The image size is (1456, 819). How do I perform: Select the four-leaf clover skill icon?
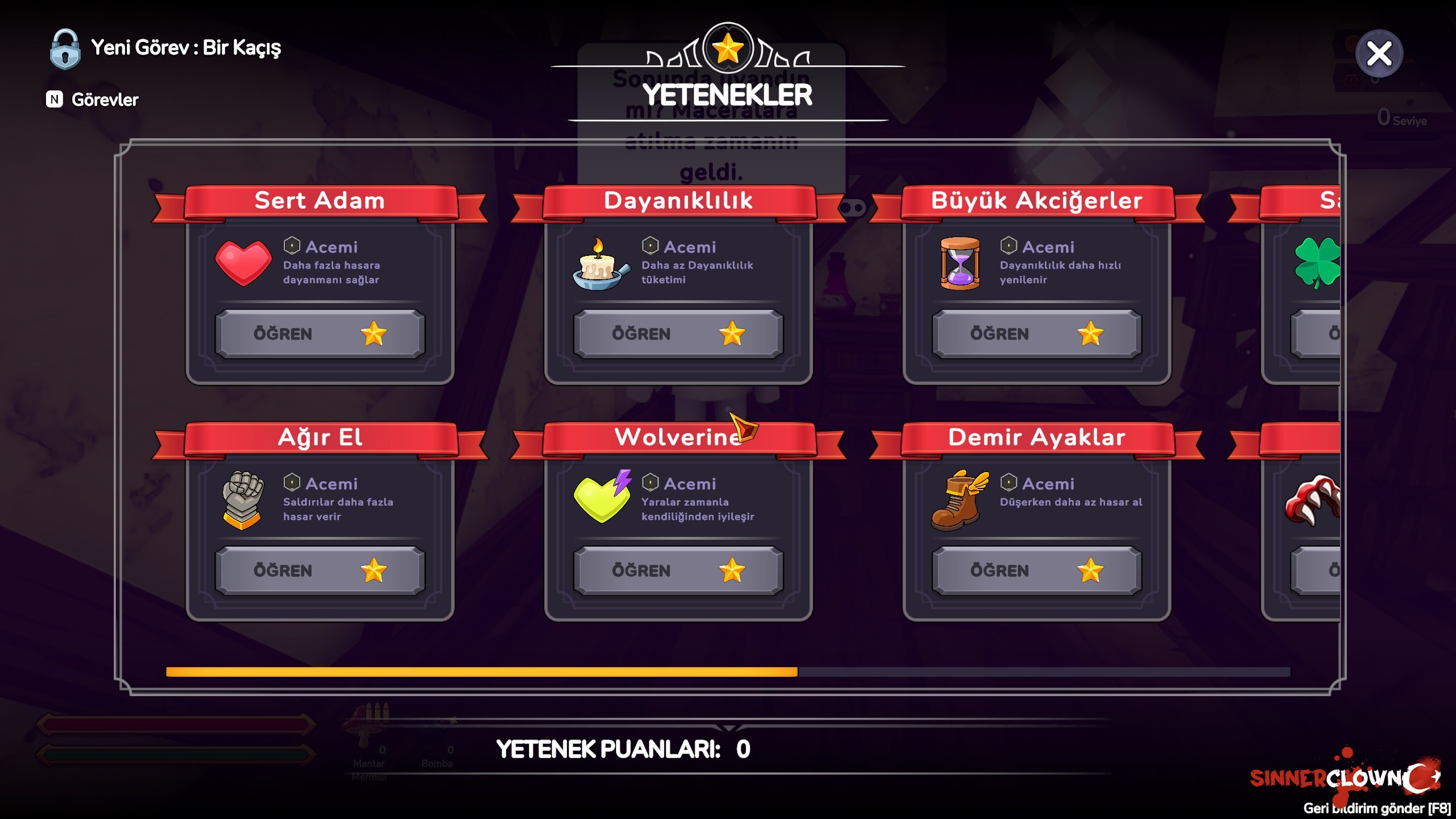click(x=1317, y=263)
